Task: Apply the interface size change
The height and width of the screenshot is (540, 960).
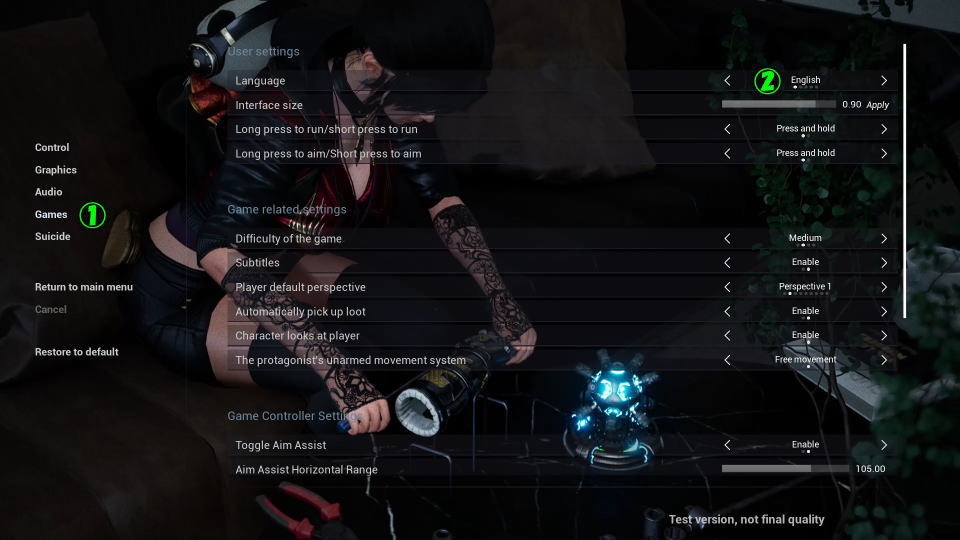Action: 877,105
